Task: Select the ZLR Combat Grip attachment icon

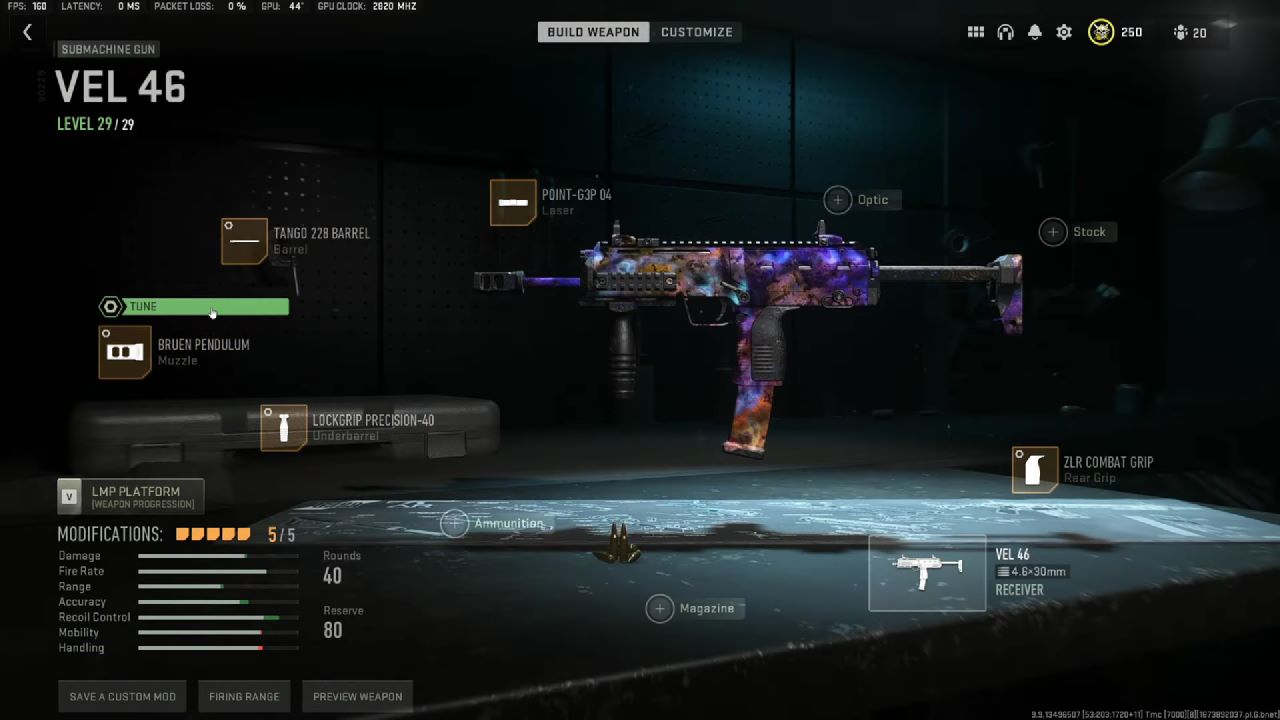Action: tap(1035, 470)
